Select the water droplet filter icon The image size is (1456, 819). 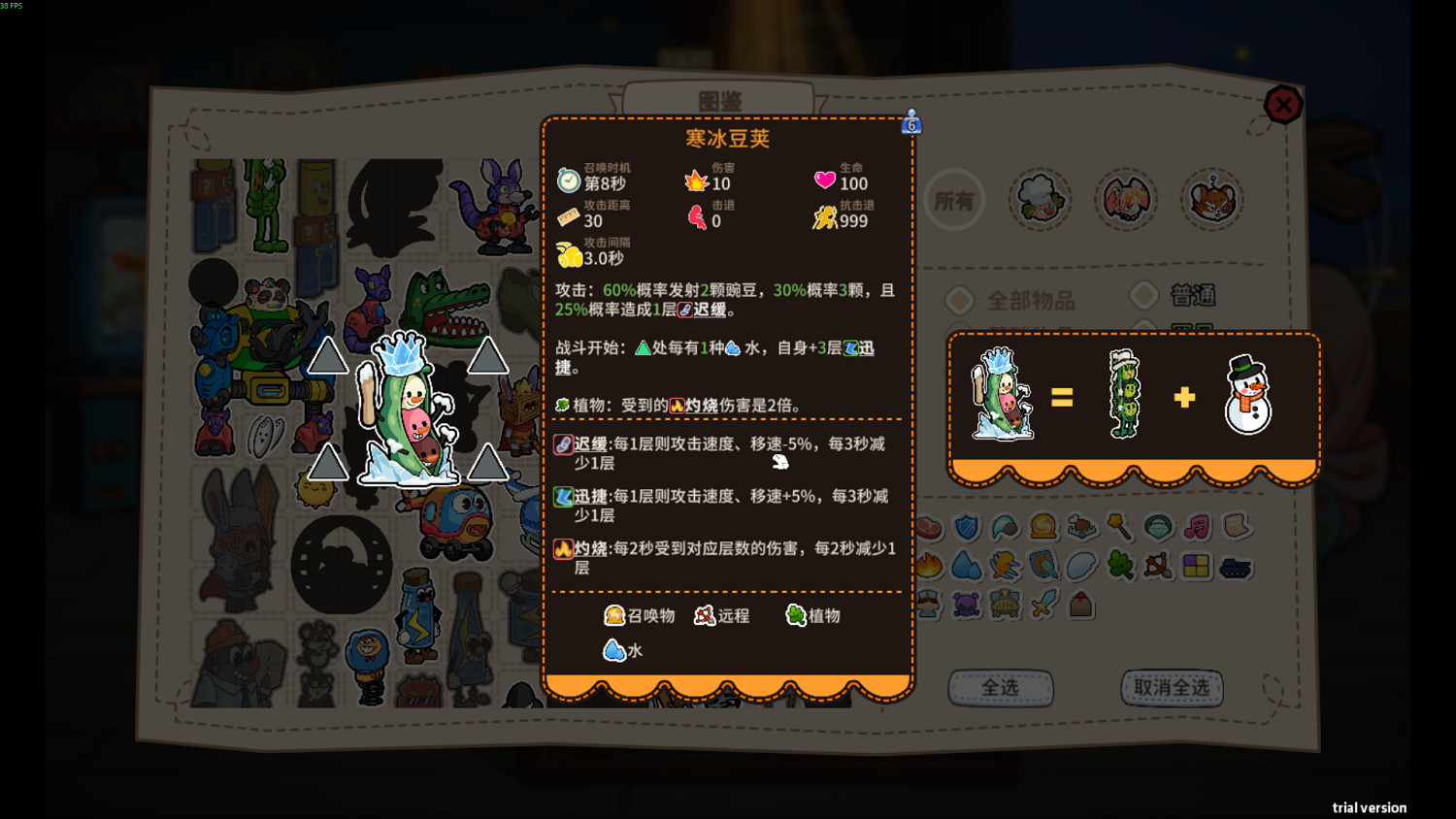coord(967,566)
